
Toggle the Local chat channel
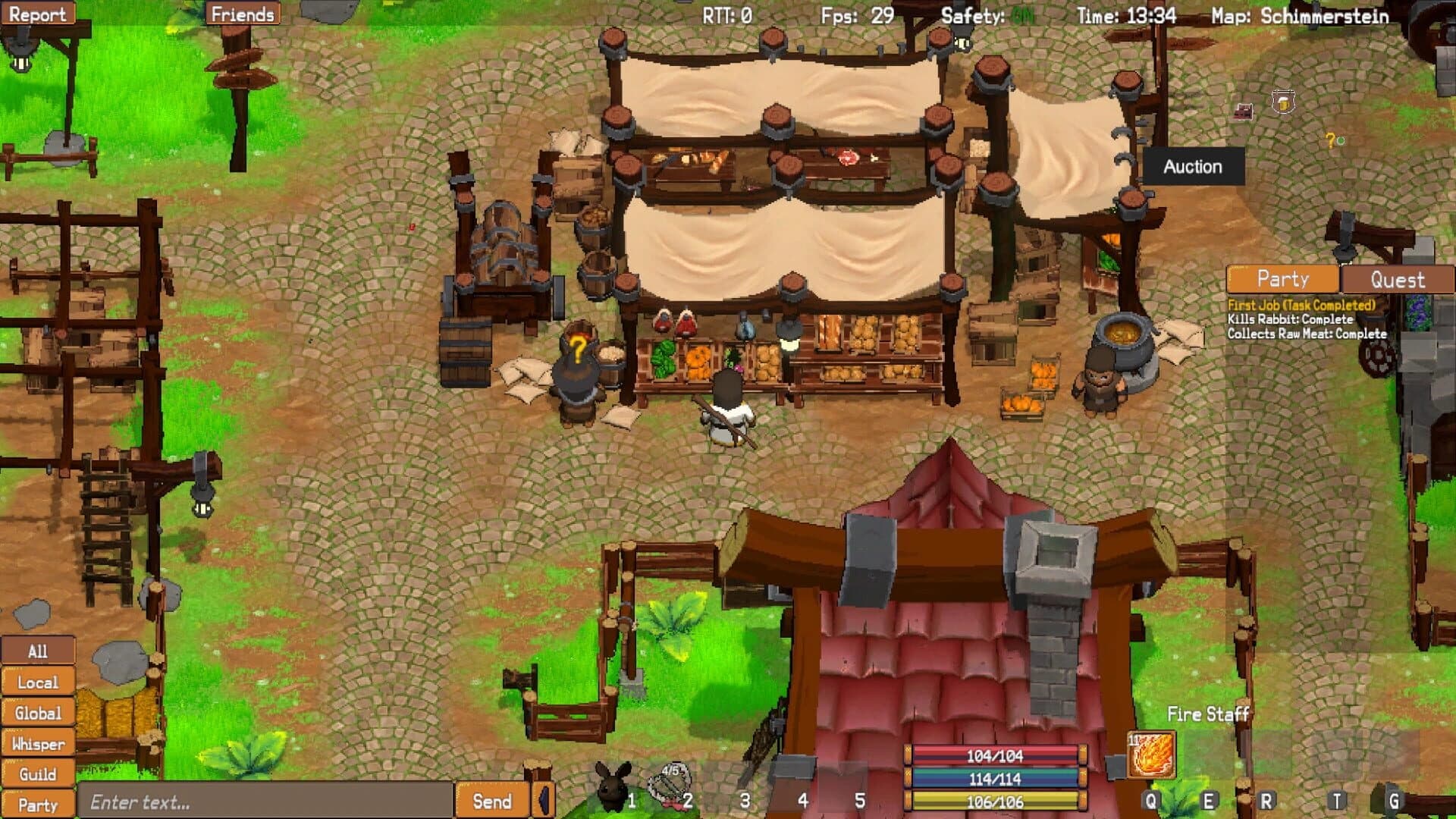(38, 682)
